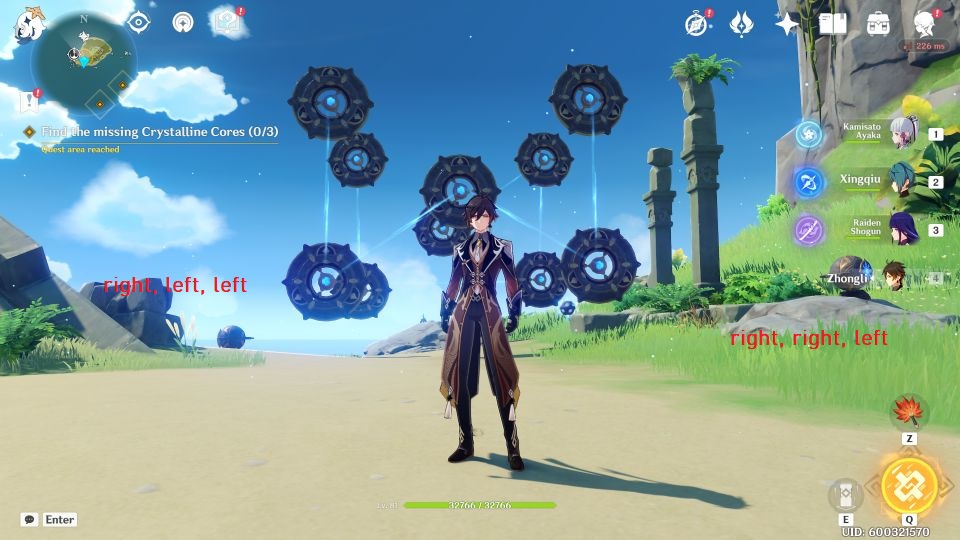Unleash the glowing Elemental Burst
Viewport: 960px width, 540px height.
909,486
